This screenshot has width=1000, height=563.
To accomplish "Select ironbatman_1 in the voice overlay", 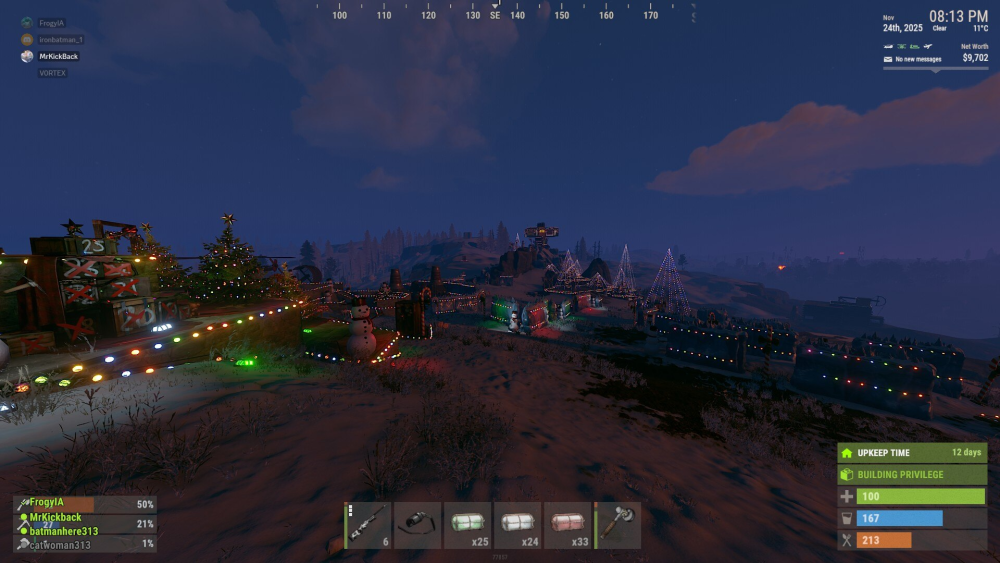I will [x=60, y=40].
